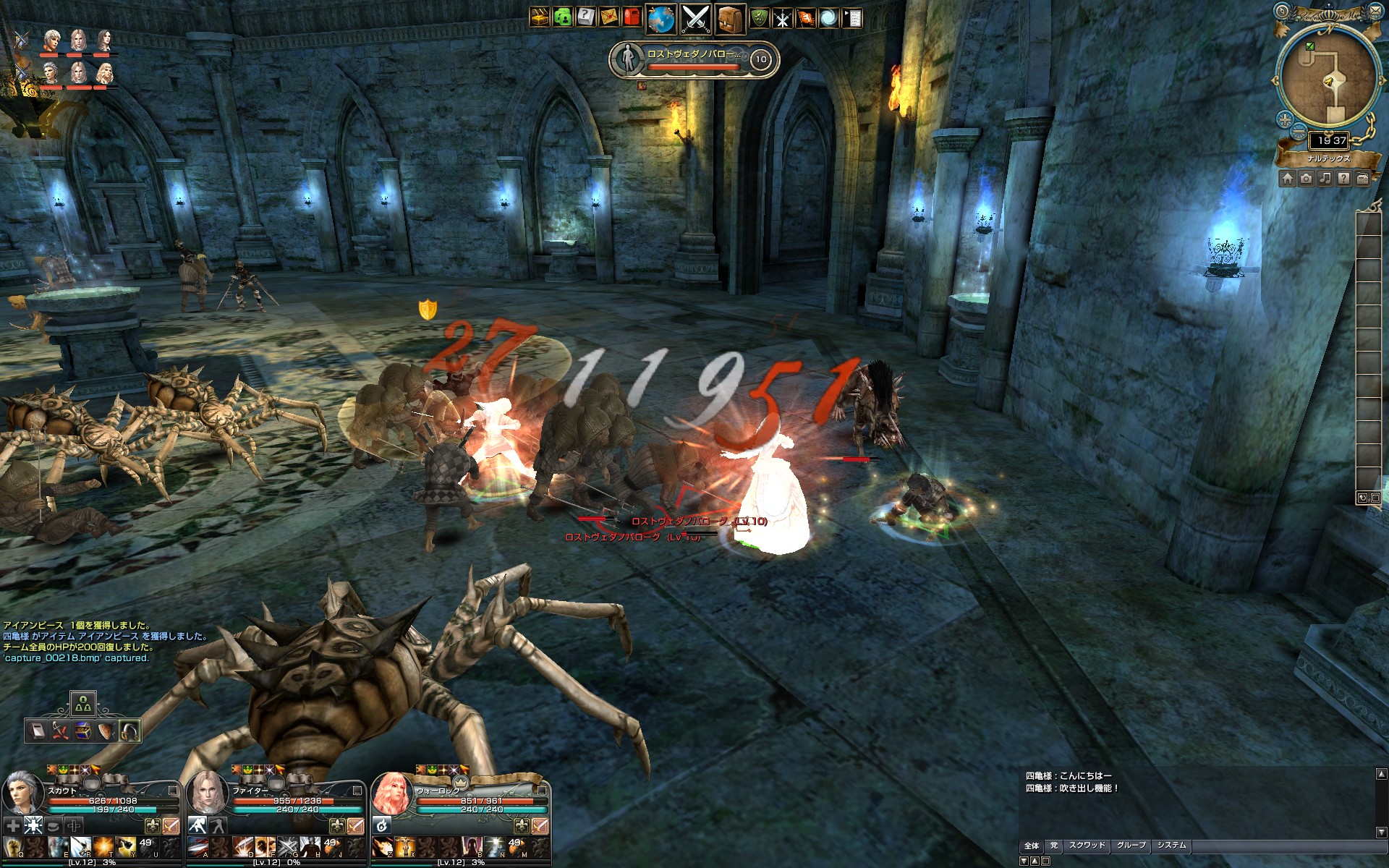The image size is (1389, 868).
Task: Click the red mailbox icon
Action: 632,17
